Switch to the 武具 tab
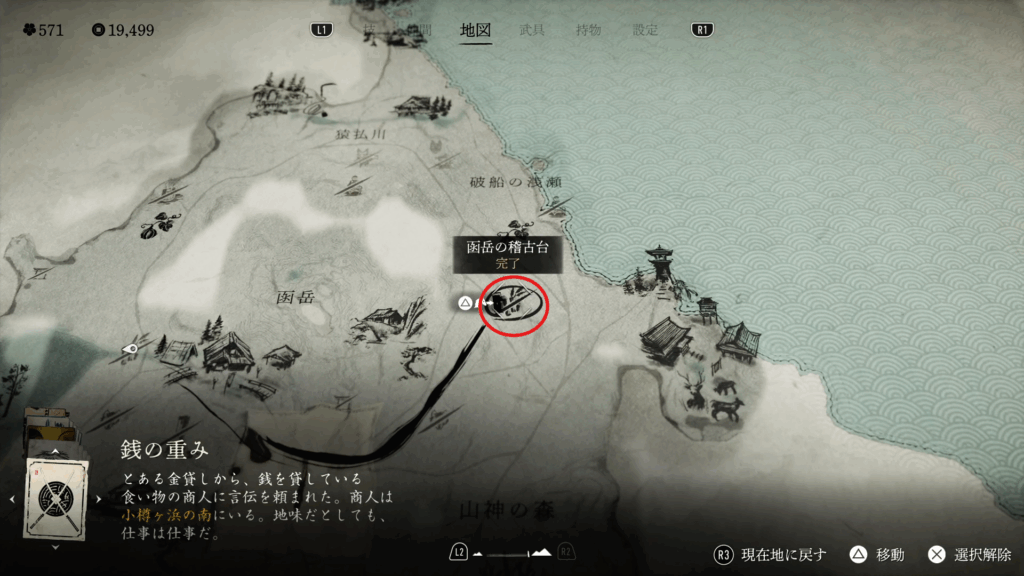Image resolution: width=1024 pixels, height=576 pixels. pos(532,30)
